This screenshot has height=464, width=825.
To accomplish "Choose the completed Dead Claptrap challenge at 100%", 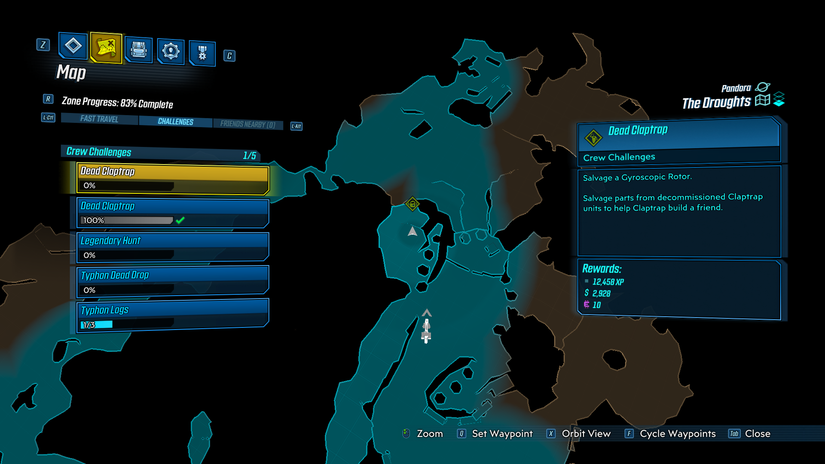I will pyautogui.click(x=172, y=212).
